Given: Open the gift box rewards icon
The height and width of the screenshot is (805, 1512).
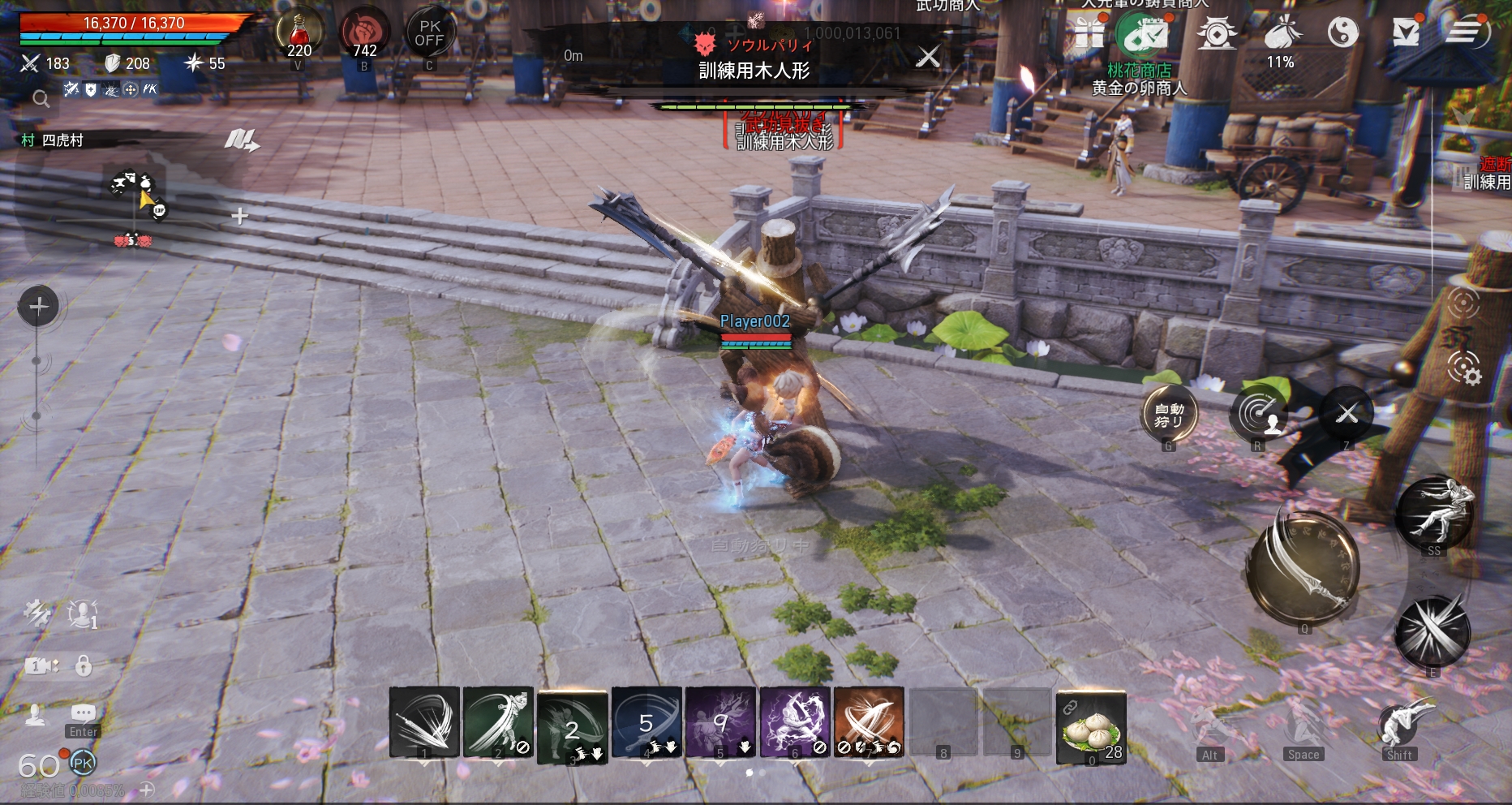Looking at the screenshot, I should [x=1089, y=34].
